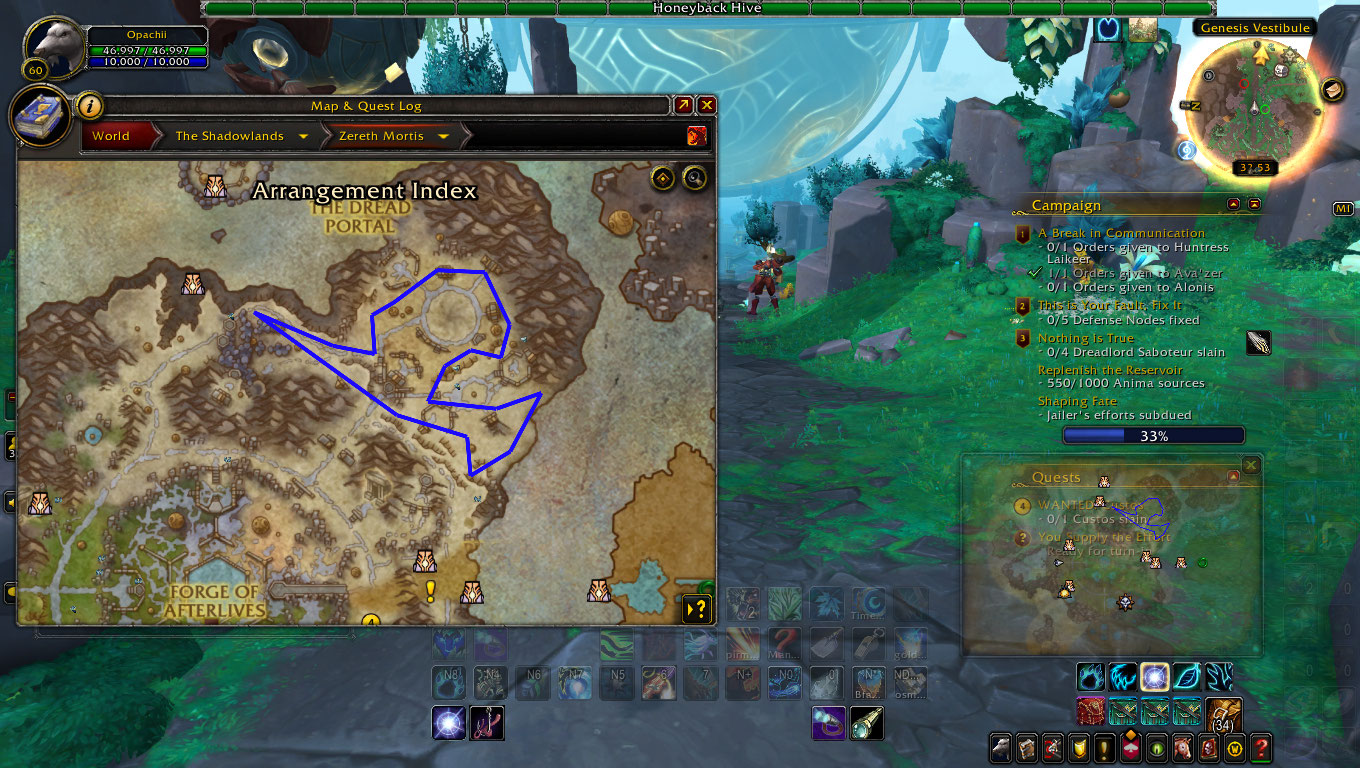Maximize the map window with the arrow button
The image size is (1360, 768).
(683, 105)
